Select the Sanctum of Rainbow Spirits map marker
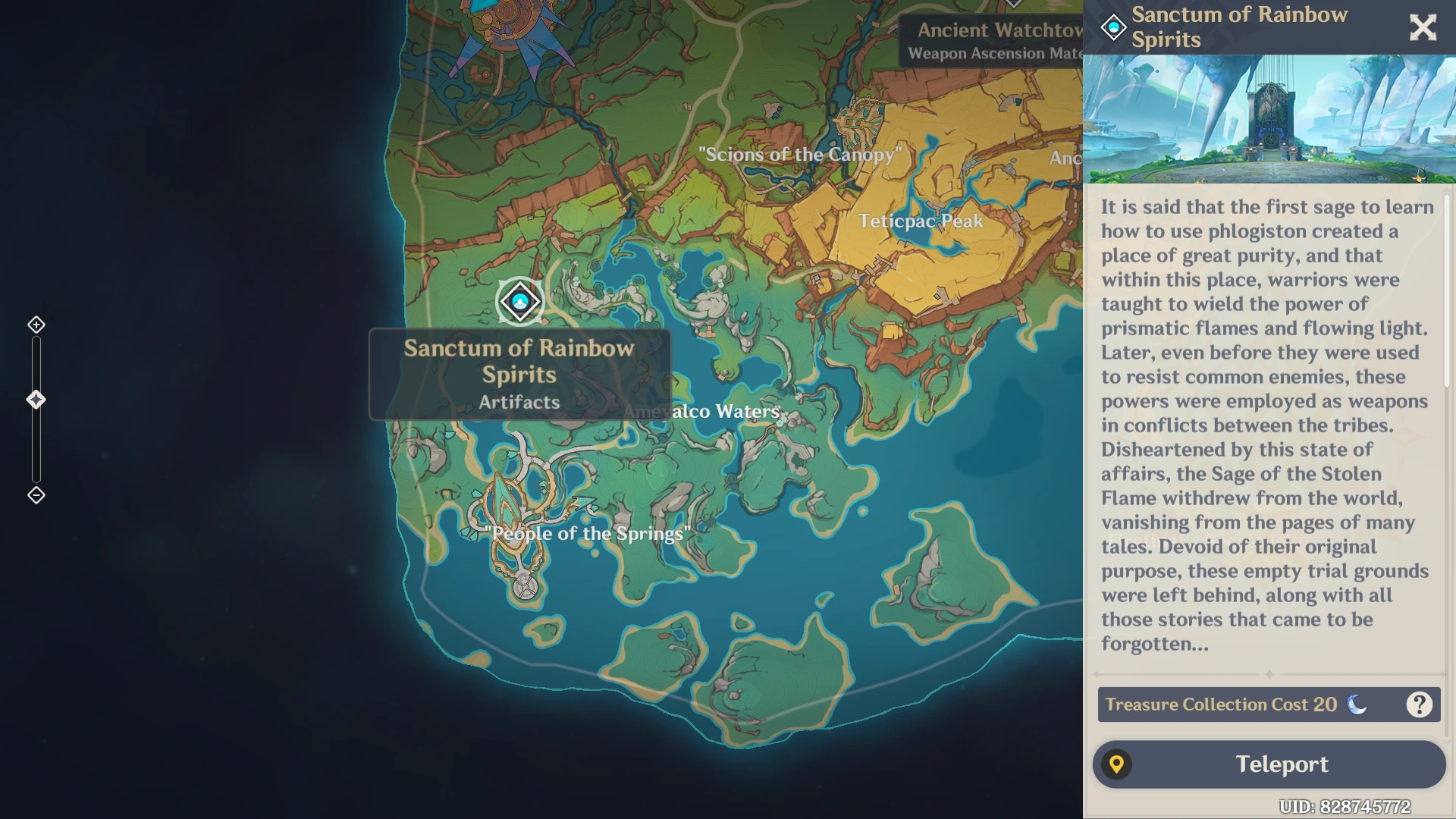 pos(519,302)
